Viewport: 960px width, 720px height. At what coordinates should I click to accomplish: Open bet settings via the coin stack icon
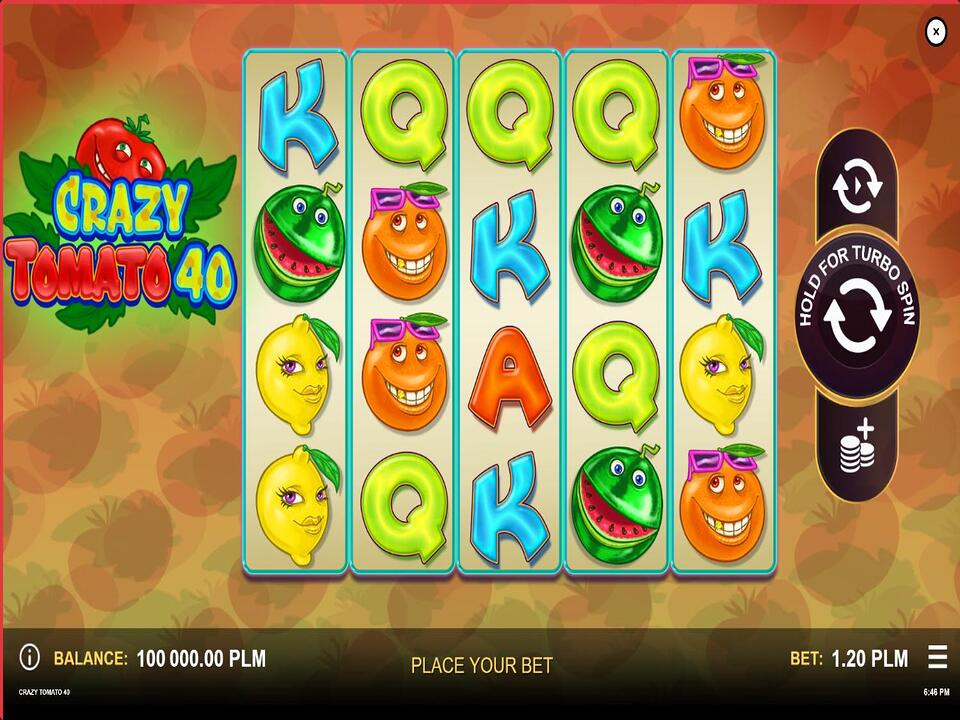[855, 446]
